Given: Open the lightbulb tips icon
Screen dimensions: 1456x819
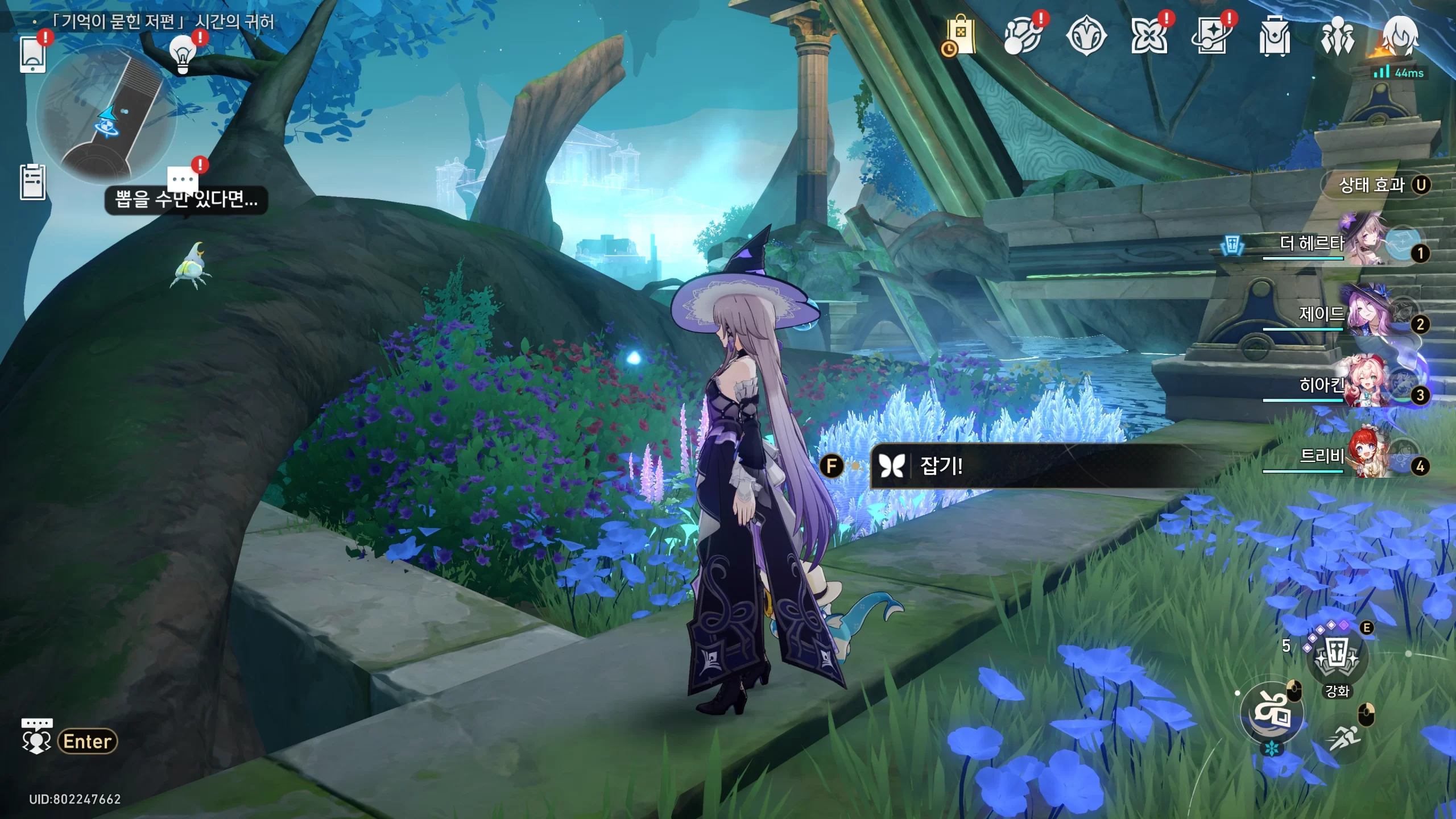Looking at the screenshot, I should (x=183, y=54).
